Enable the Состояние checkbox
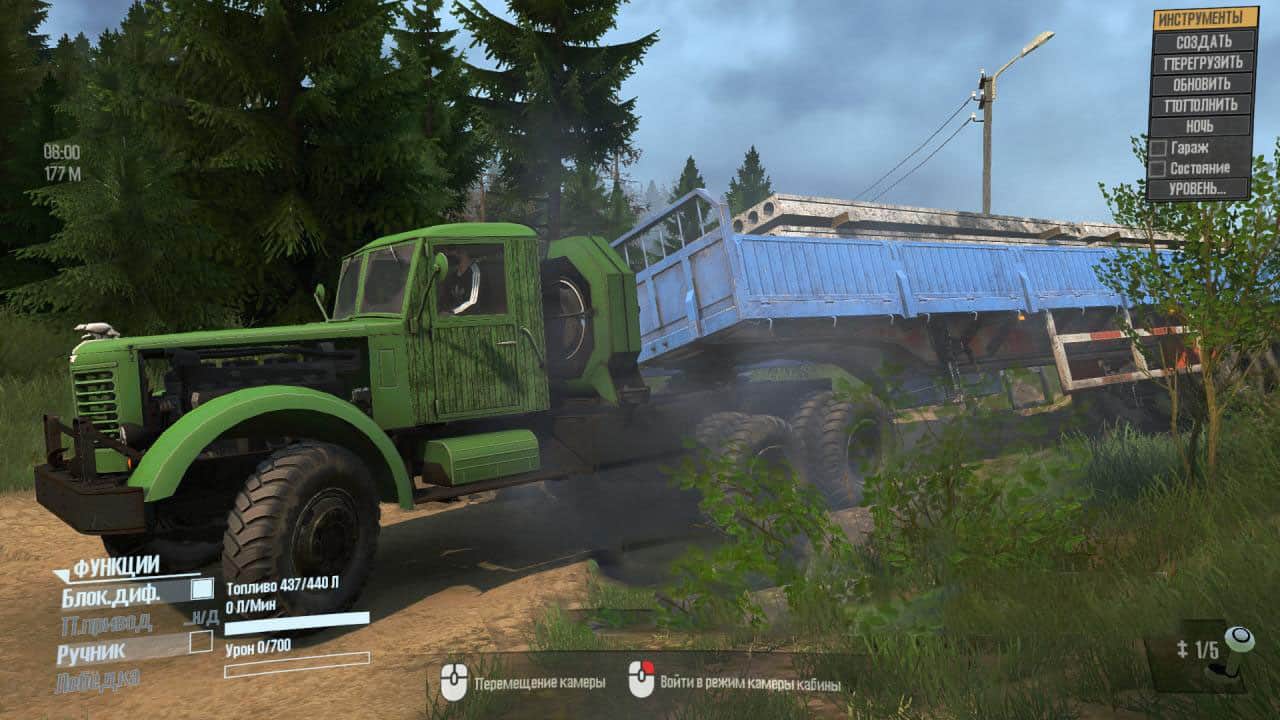This screenshot has width=1280, height=720. pos(1157,168)
